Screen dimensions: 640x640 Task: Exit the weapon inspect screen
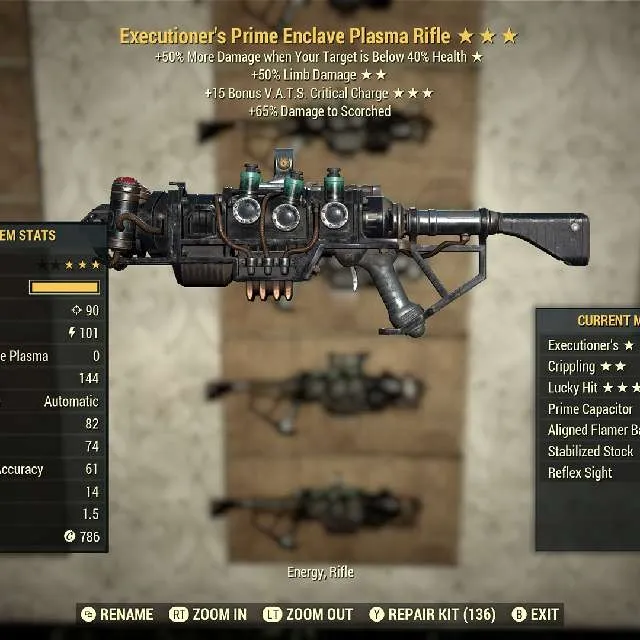click(x=536, y=614)
